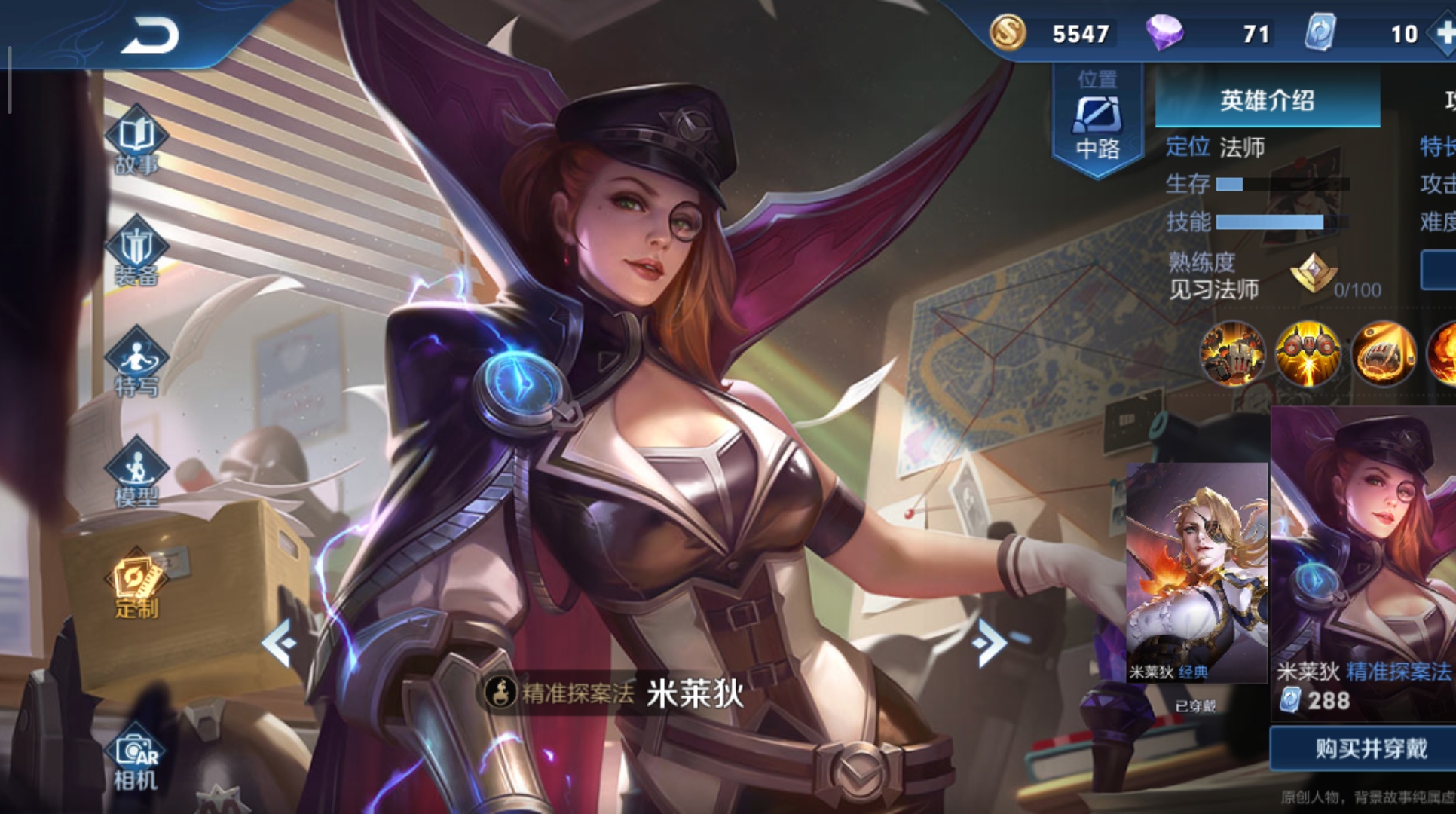Image resolution: width=1456 pixels, height=814 pixels.
Task: Tap the purple diamond currency icon
Action: click(x=1164, y=33)
